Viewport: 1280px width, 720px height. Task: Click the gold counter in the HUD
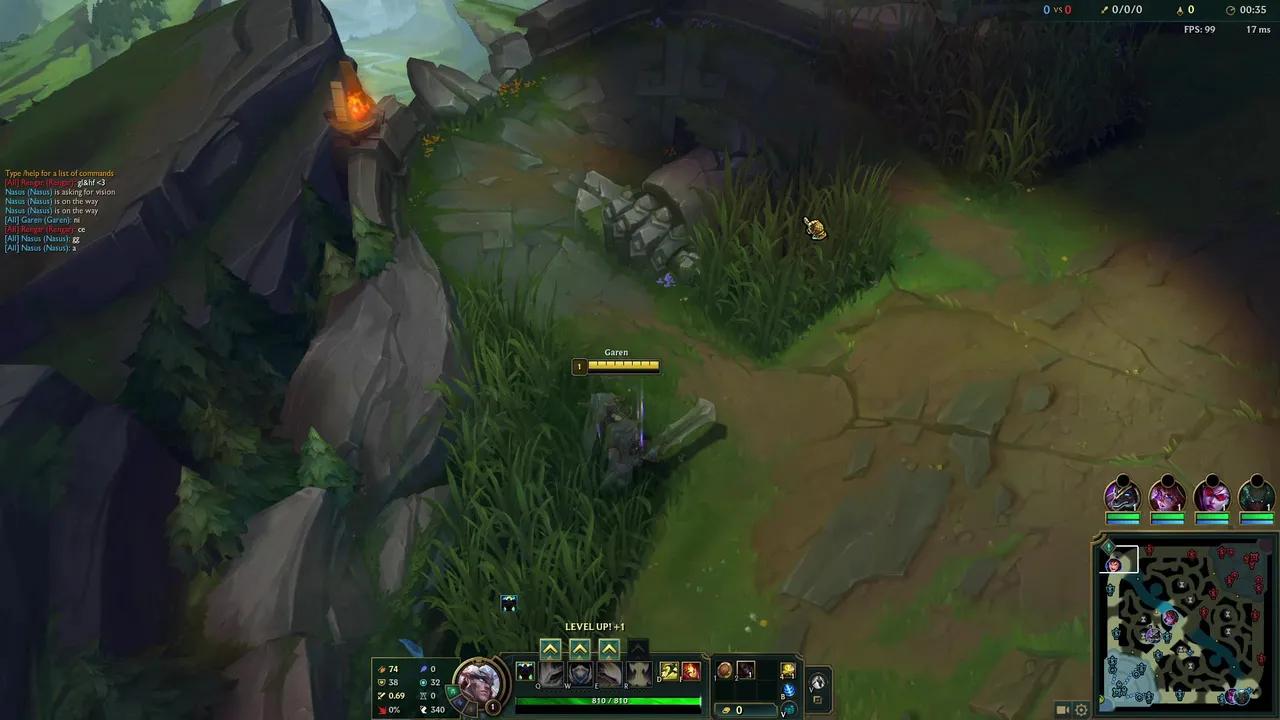740,709
